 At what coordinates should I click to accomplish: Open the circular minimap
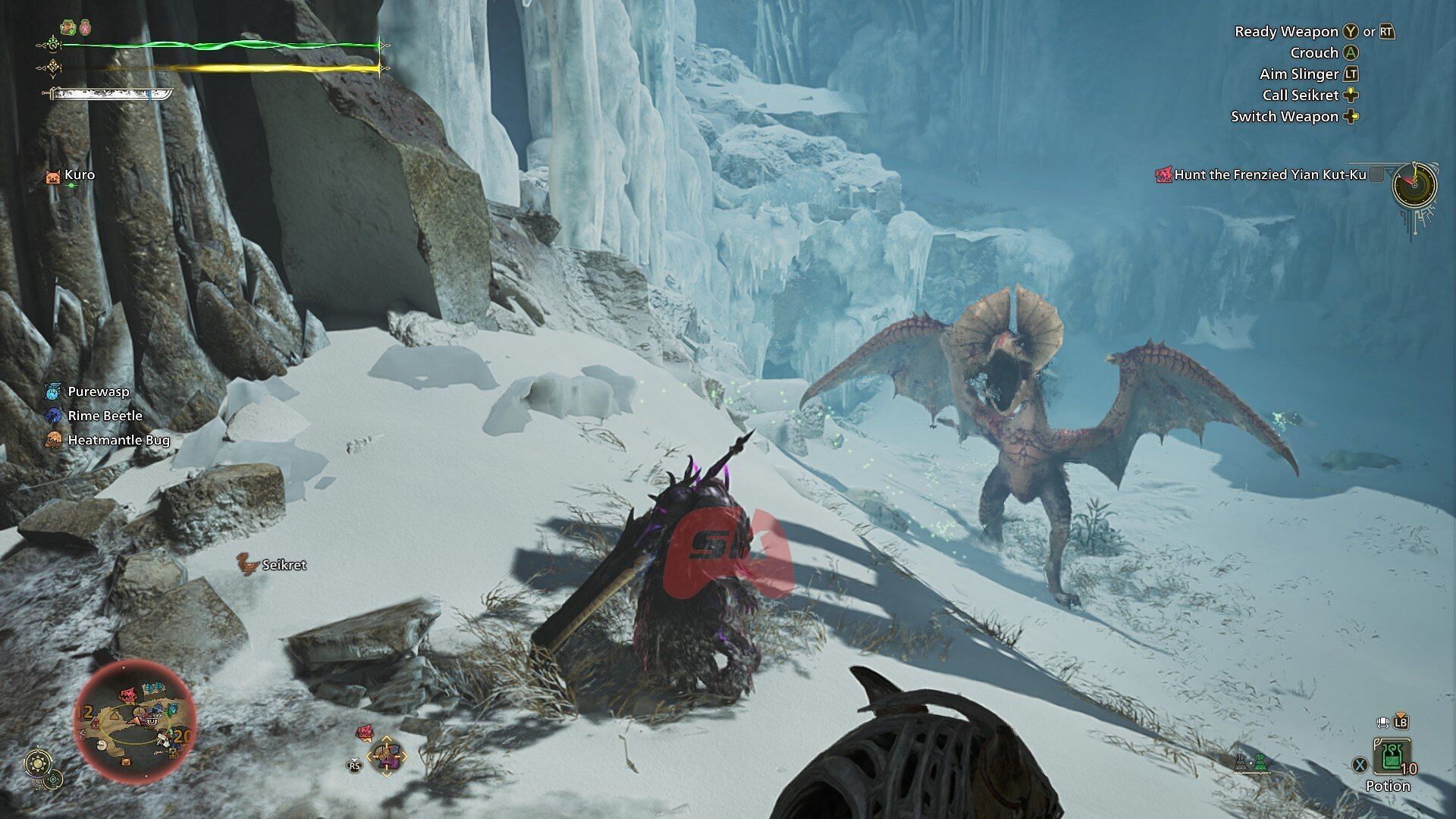(x=136, y=720)
